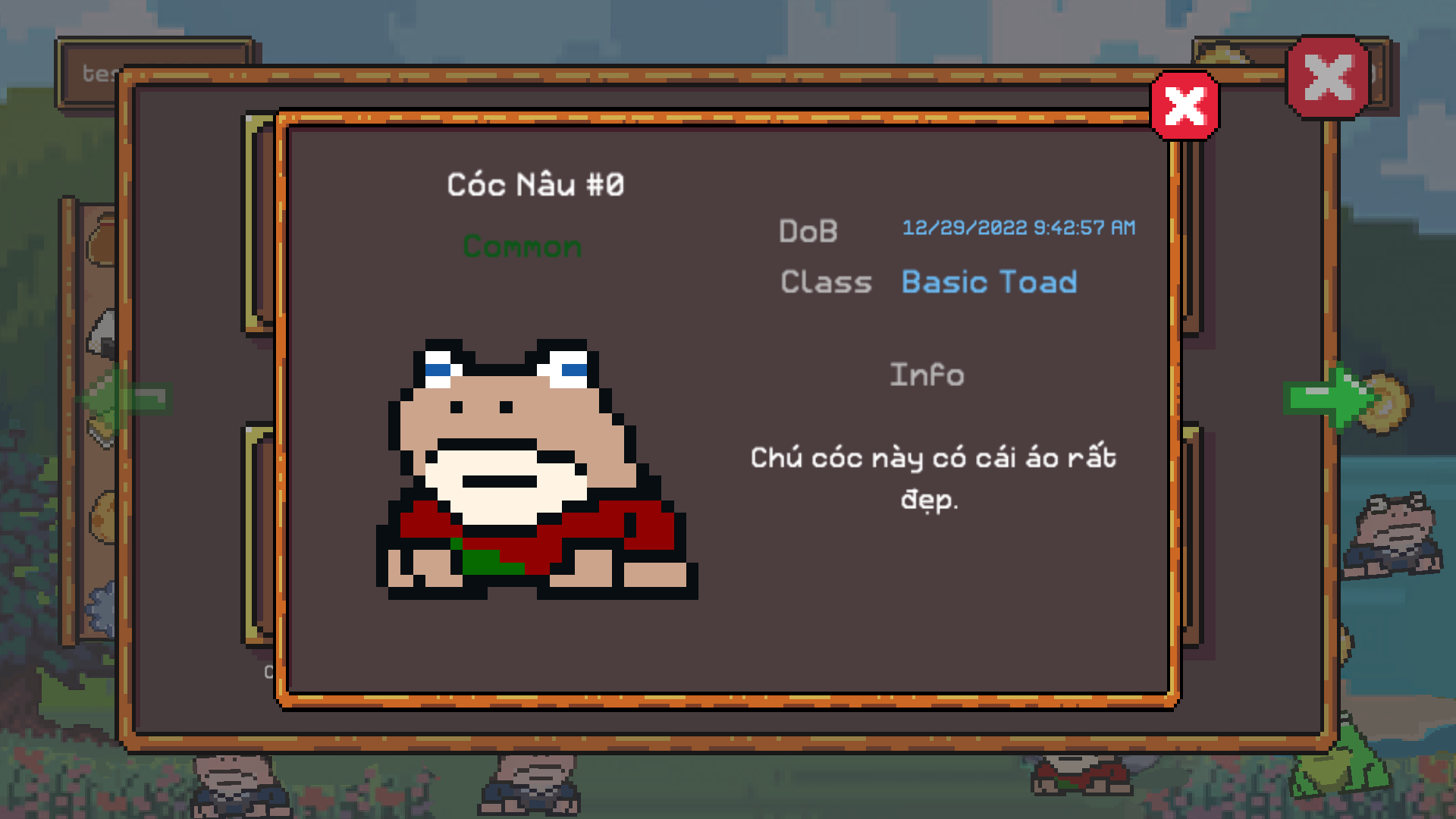Select the green Common rarity label
The width and height of the screenshot is (1456, 819).
[523, 246]
